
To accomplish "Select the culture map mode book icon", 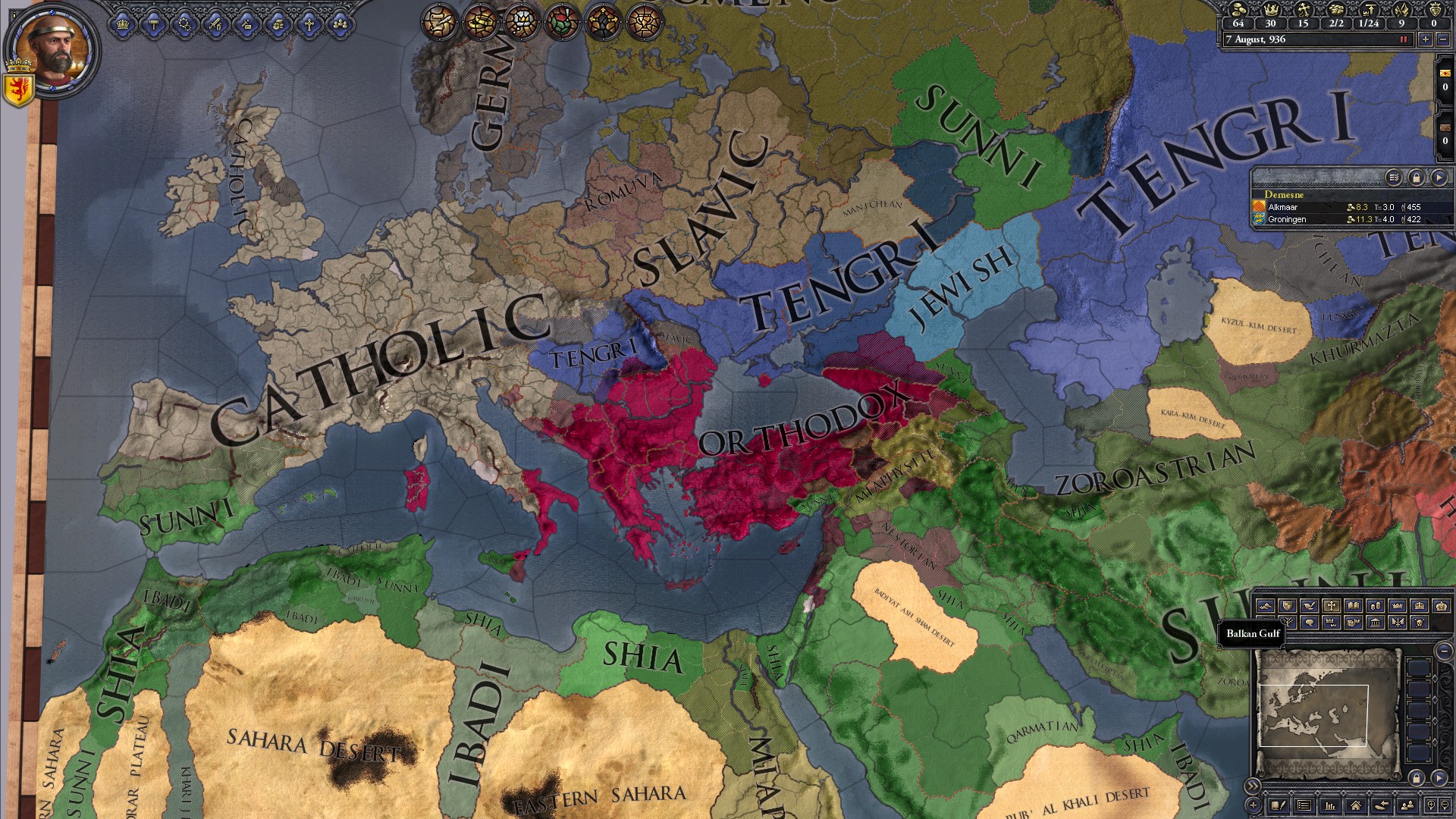I will [x=1354, y=606].
